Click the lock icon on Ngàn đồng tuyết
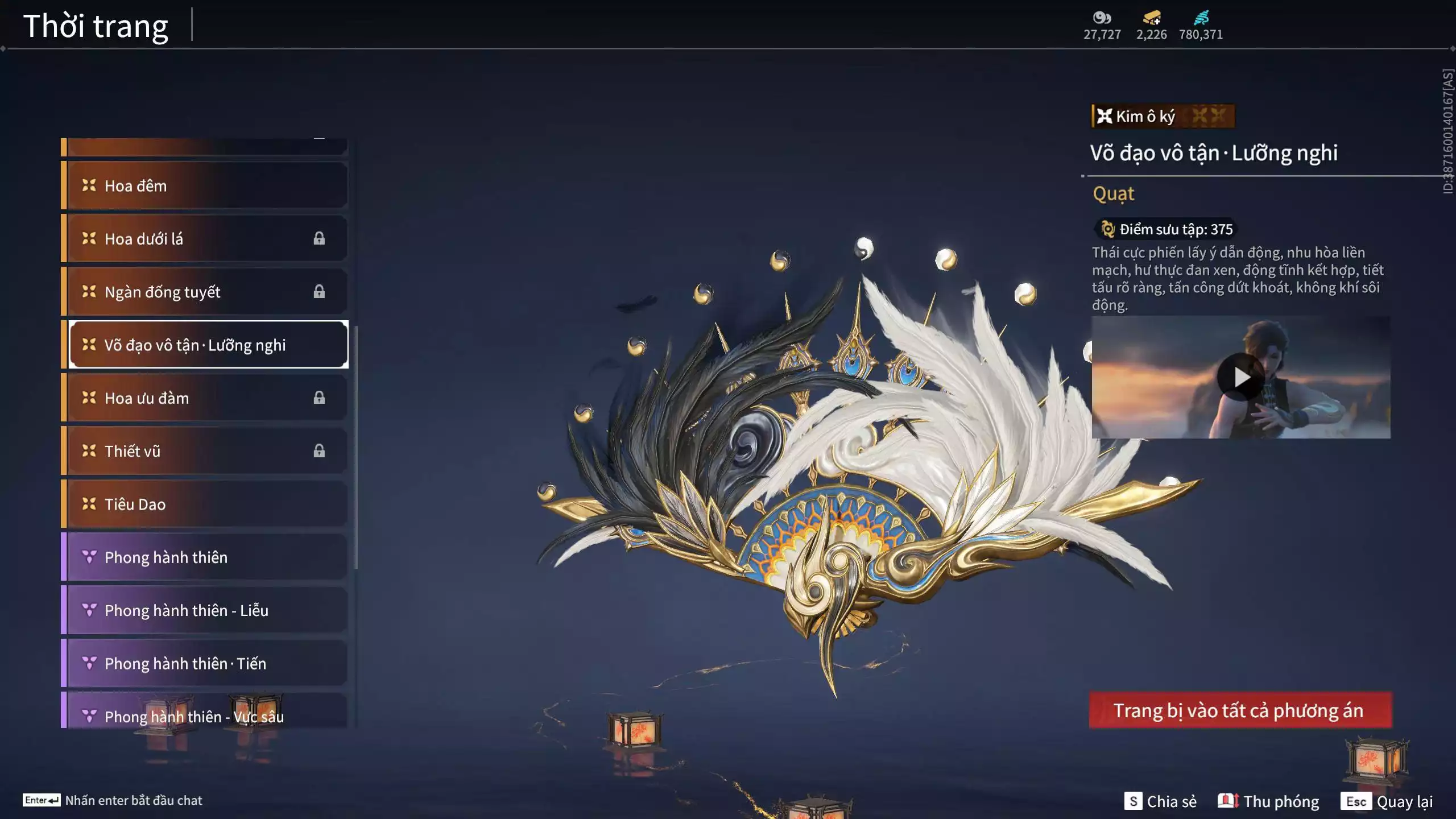Viewport: 1456px width, 819px height. [x=318, y=292]
